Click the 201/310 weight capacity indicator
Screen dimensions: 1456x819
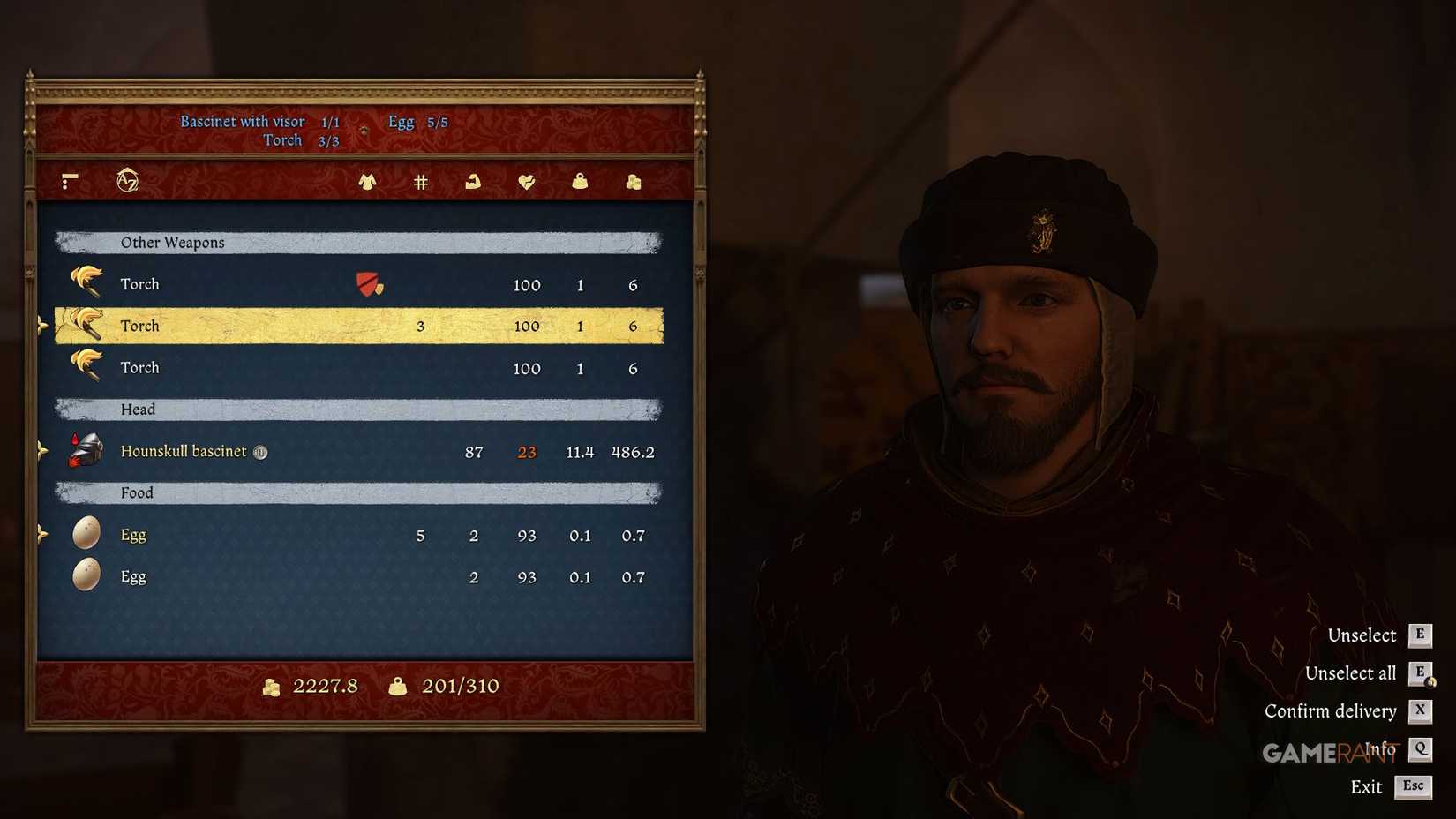pyautogui.click(x=460, y=685)
